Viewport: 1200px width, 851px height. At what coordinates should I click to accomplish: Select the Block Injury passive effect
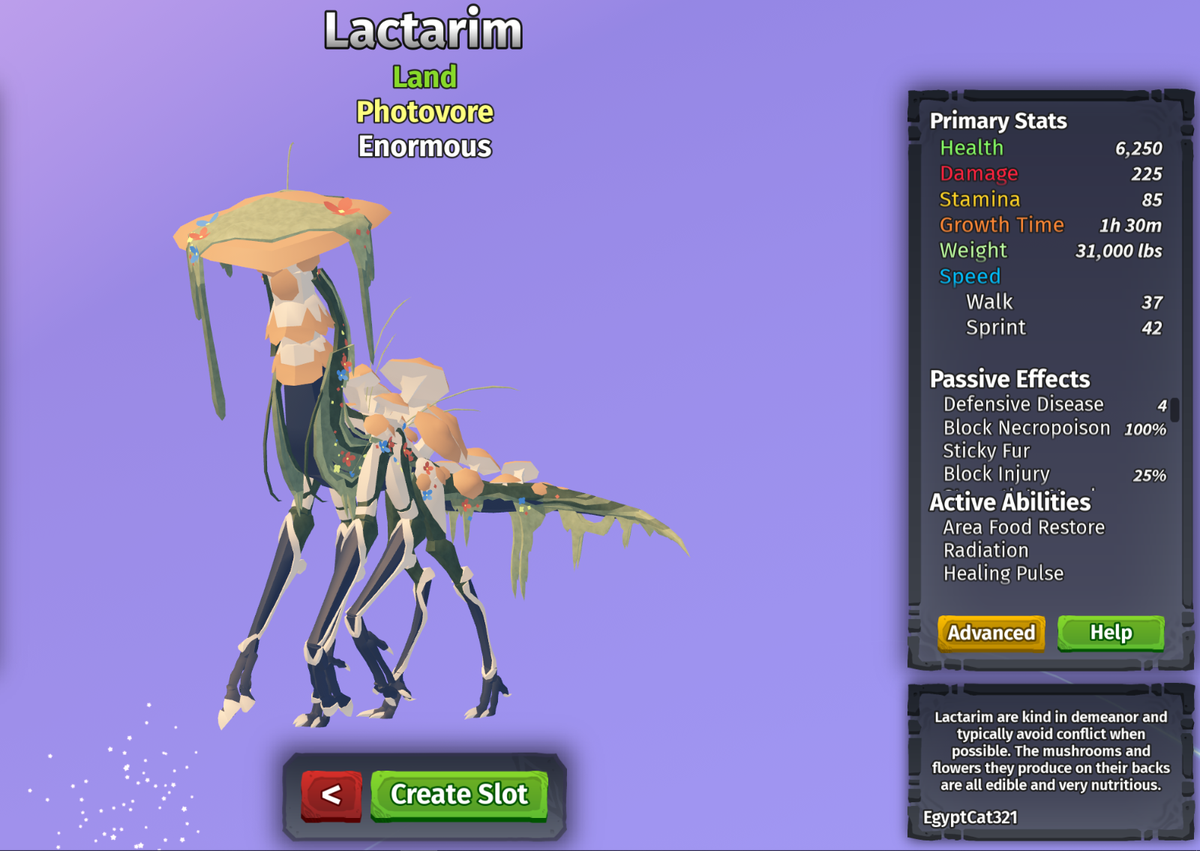(996, 474)
